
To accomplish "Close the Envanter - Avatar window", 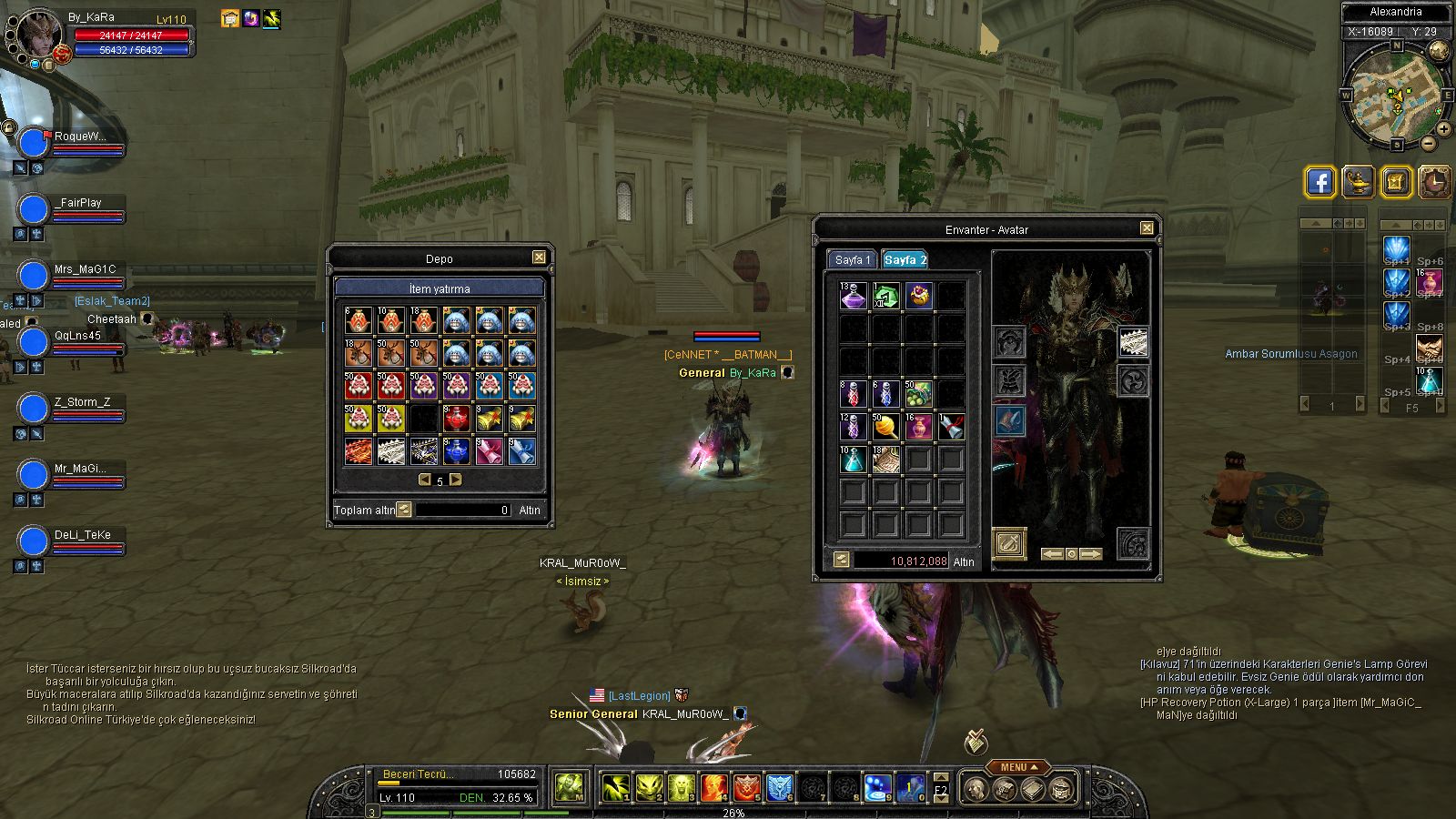I will (x=1147, y=228).
